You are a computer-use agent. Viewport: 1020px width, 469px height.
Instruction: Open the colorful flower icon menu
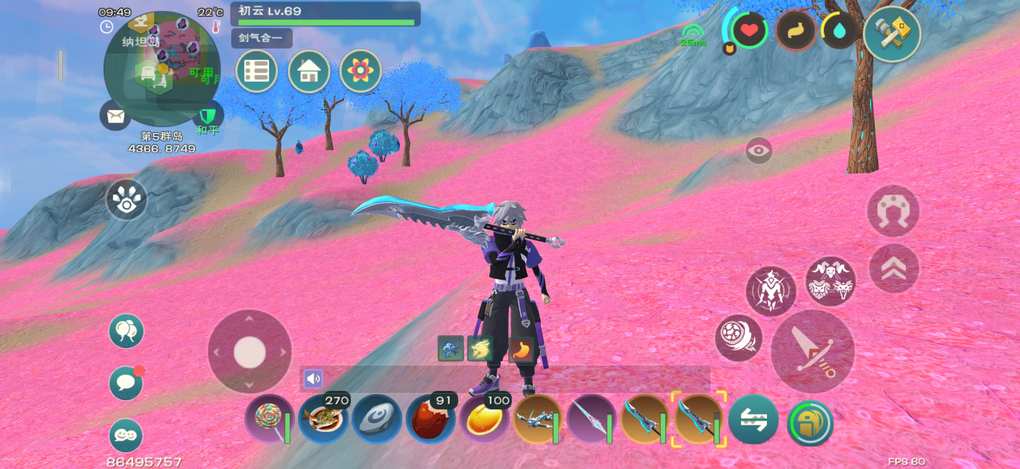(361, 71)
